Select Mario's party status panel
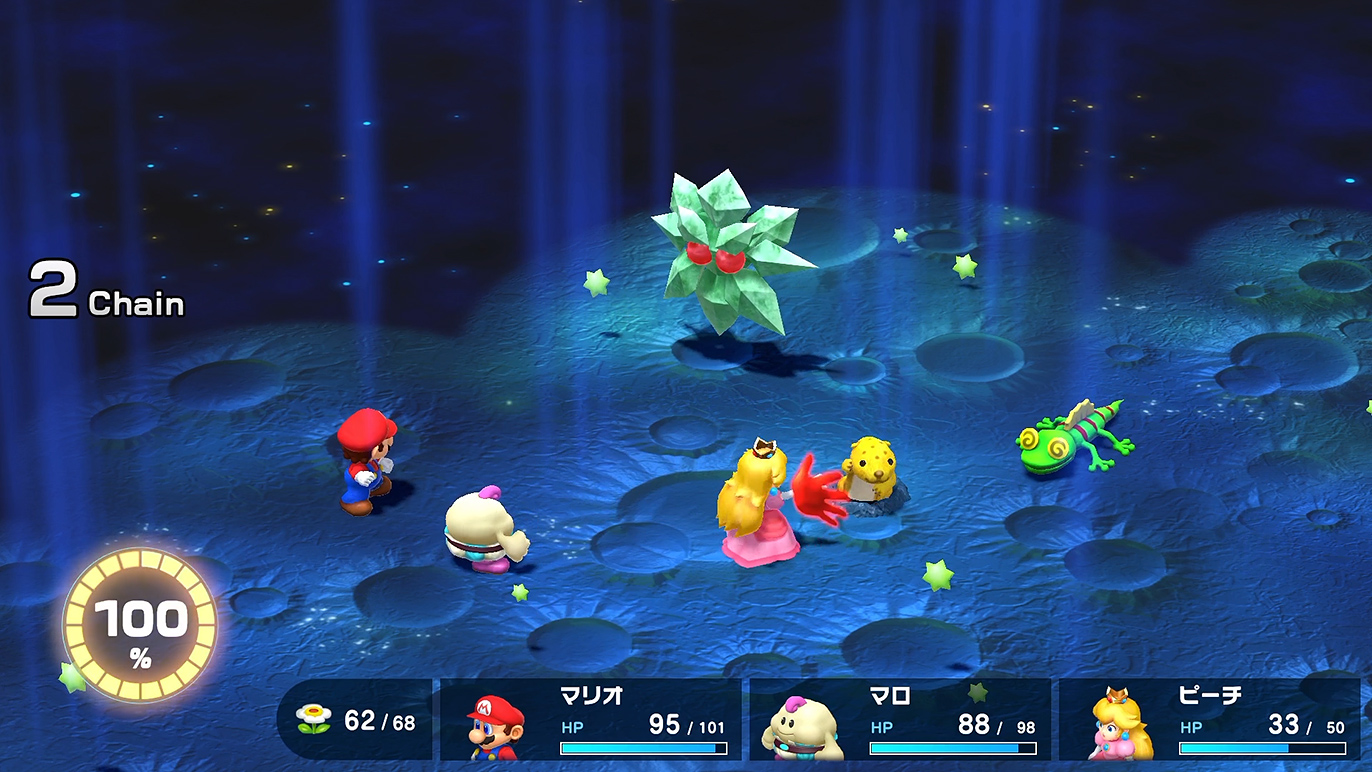 click(x=590, y=720)
